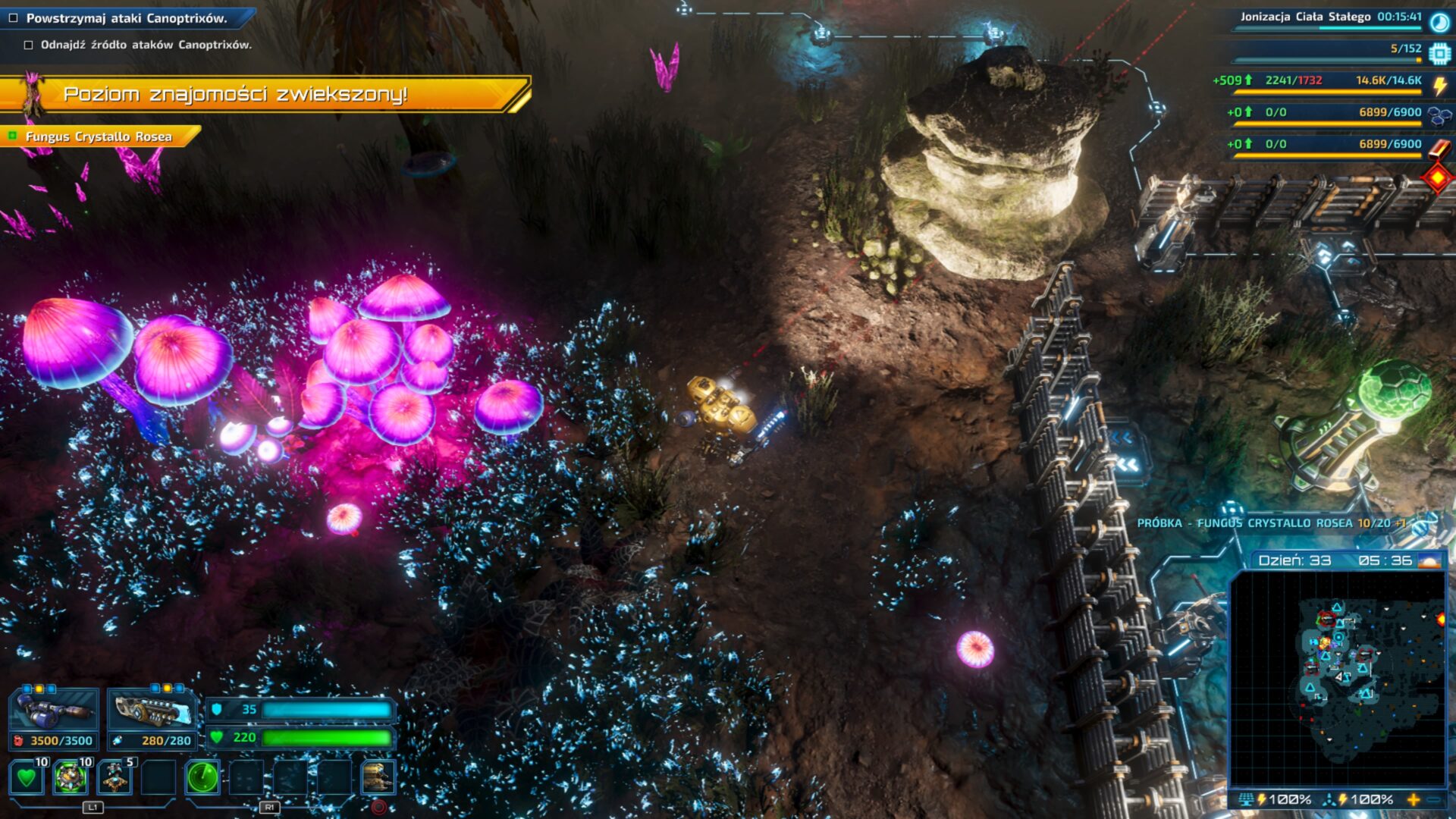Select the blue flamethrower weapon slot
The image size is (1456, 819).
click(x=55, y=711)
